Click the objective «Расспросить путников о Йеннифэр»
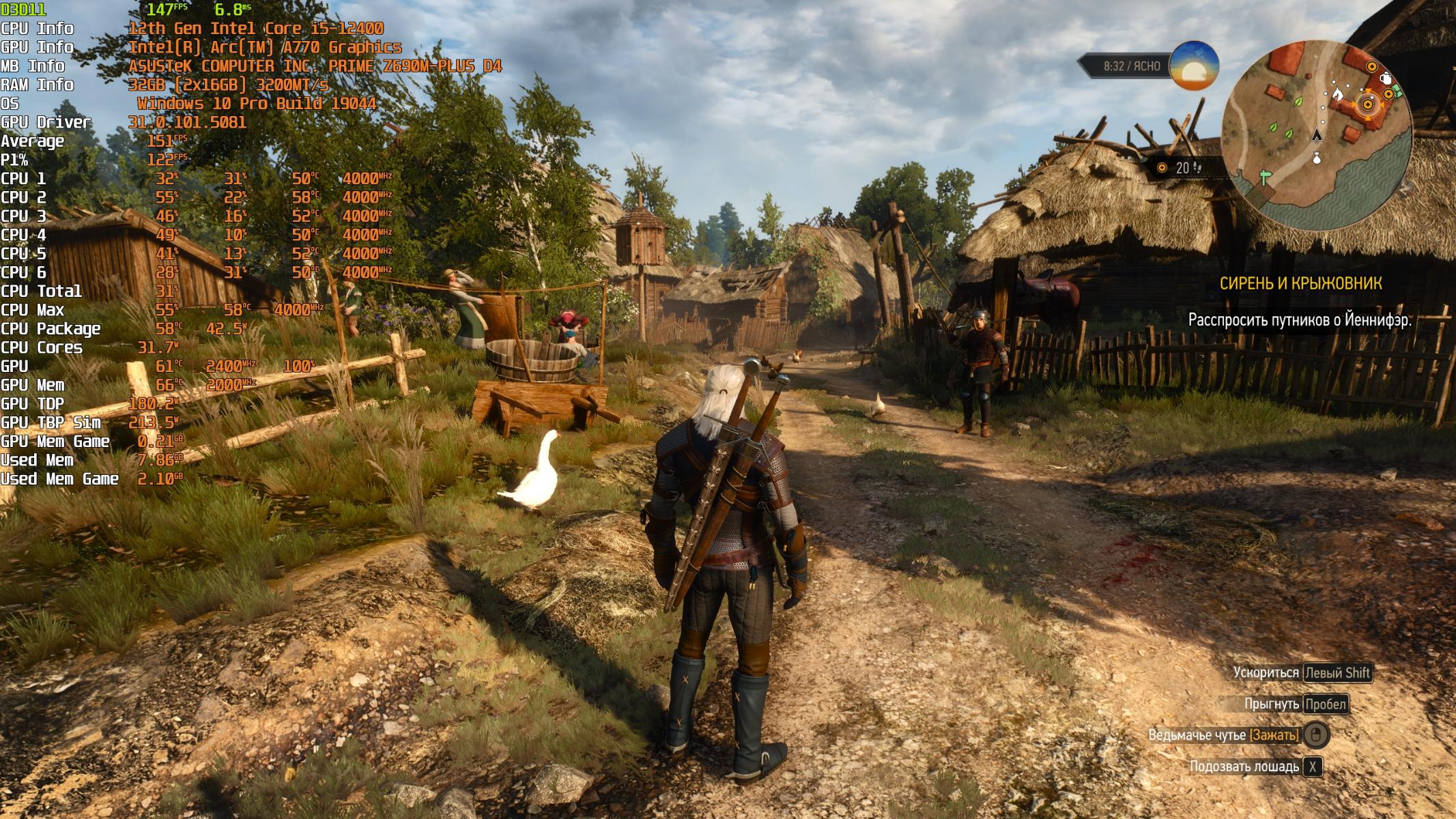Image resolution: width=1456 pixels, height=819 pixels. tap(1300, 320)
